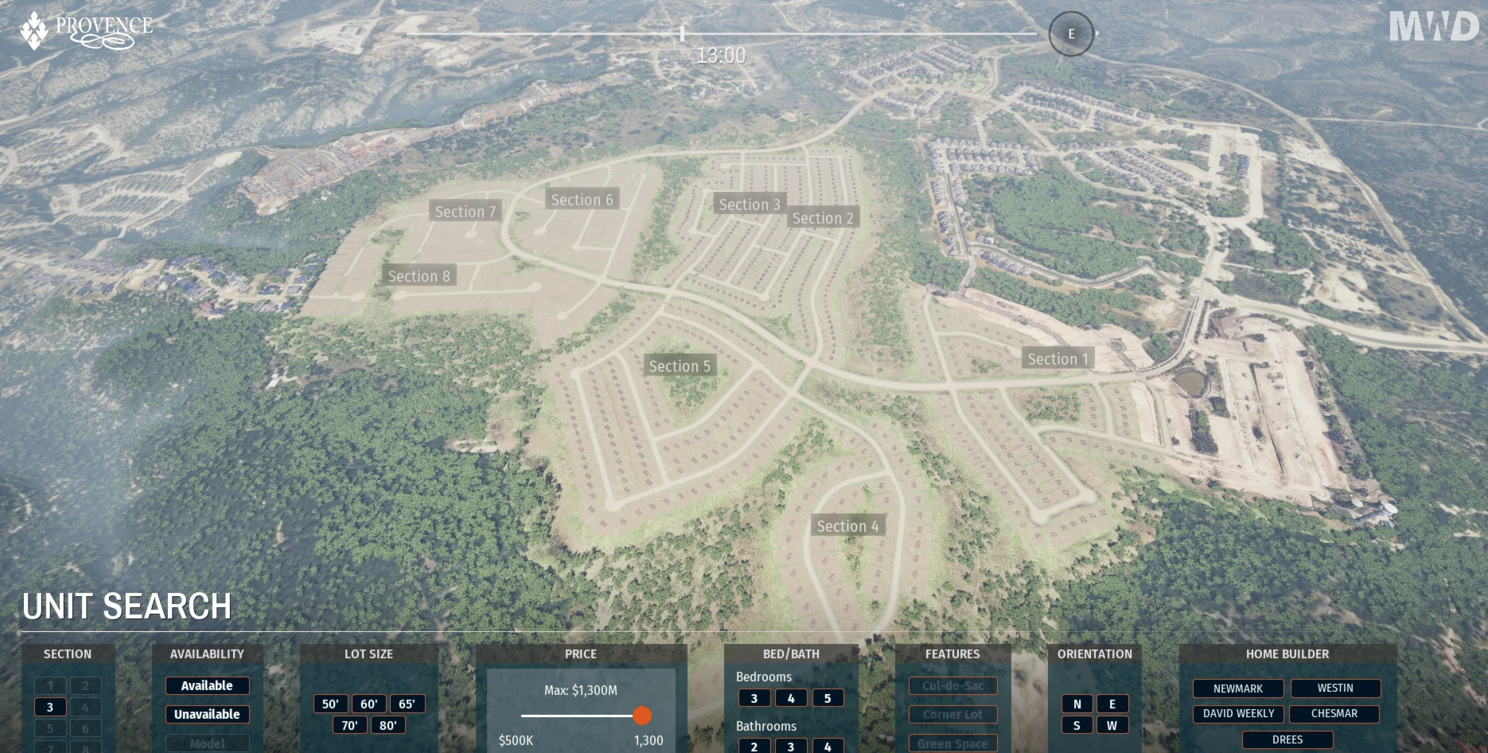1488x753 pixels.
Task: Click the time-of-day slider handle
Action: coord(682,34)
